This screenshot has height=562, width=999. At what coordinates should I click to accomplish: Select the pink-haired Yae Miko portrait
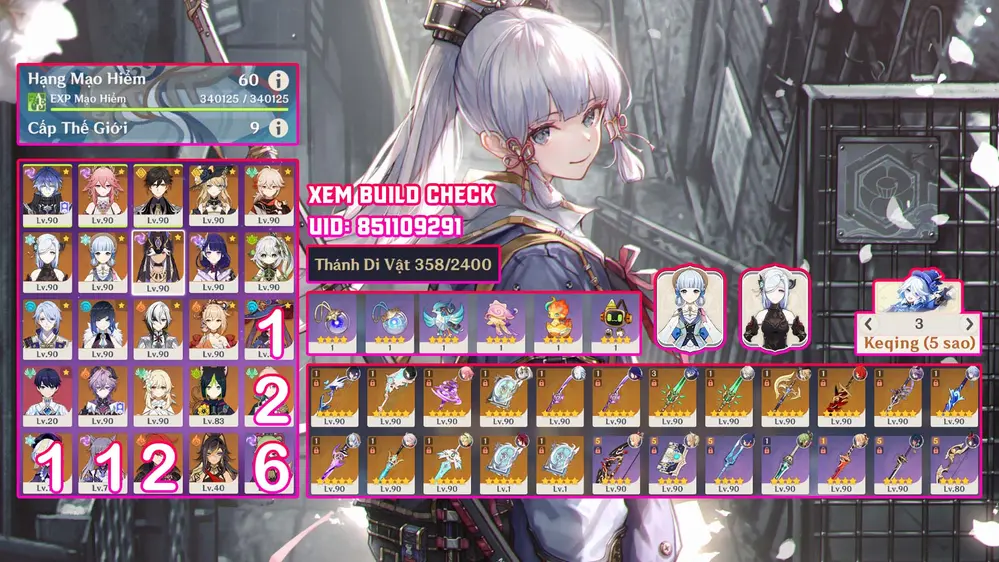click(x=102, y=193)
